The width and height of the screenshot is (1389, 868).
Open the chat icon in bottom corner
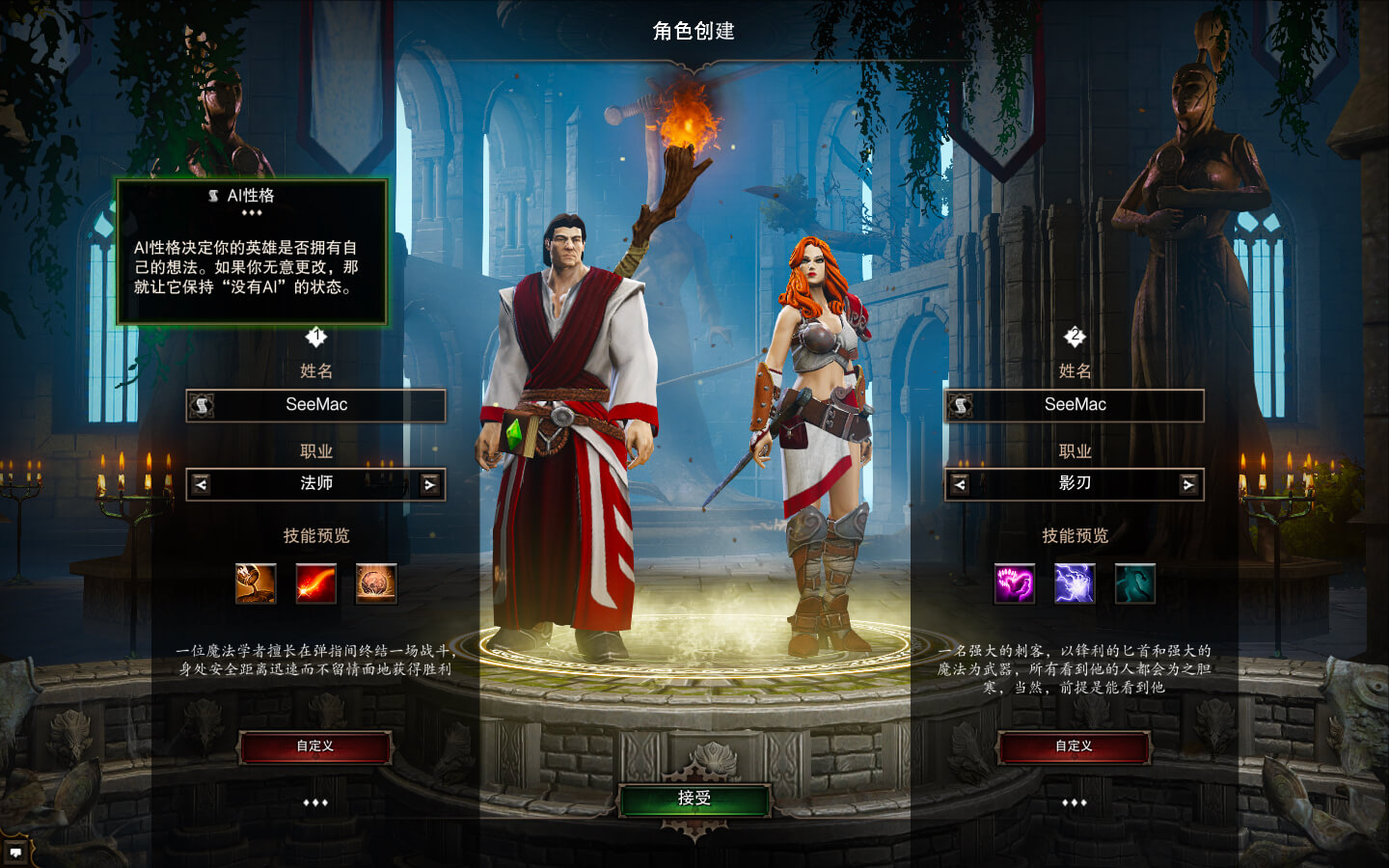[15, 853]
